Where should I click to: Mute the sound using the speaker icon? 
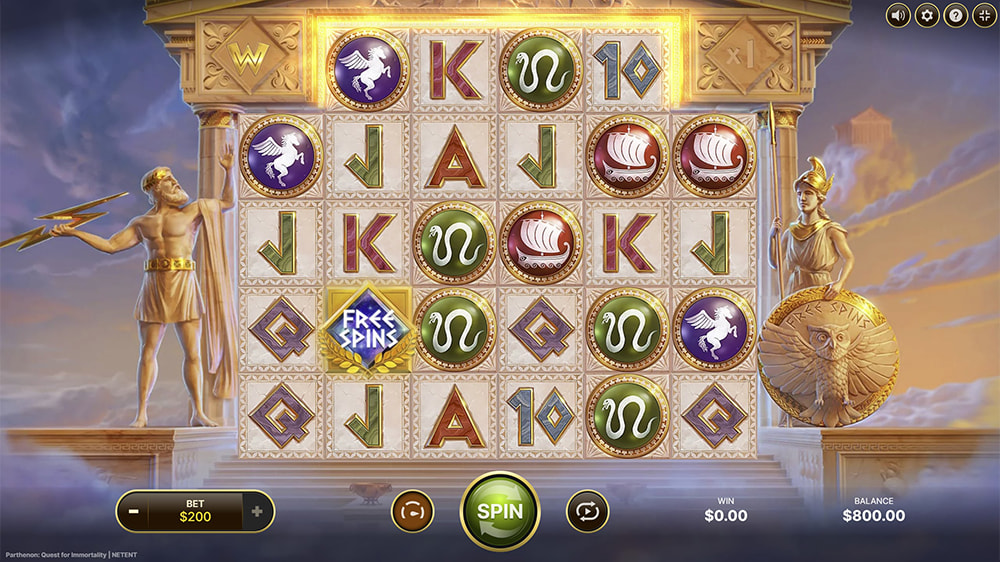(x=898, y=15)
